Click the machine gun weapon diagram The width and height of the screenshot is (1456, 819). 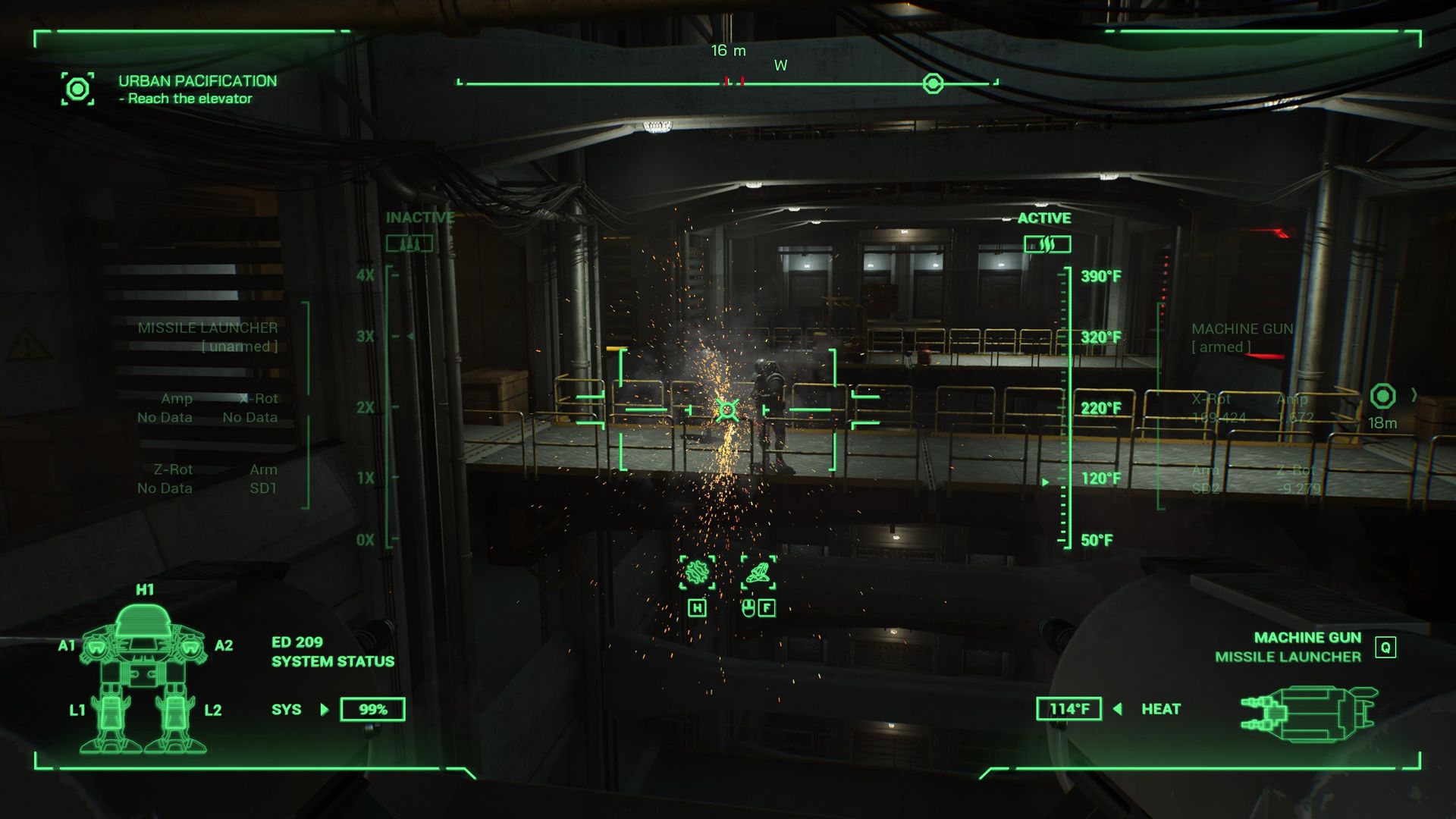point(1308,714)
